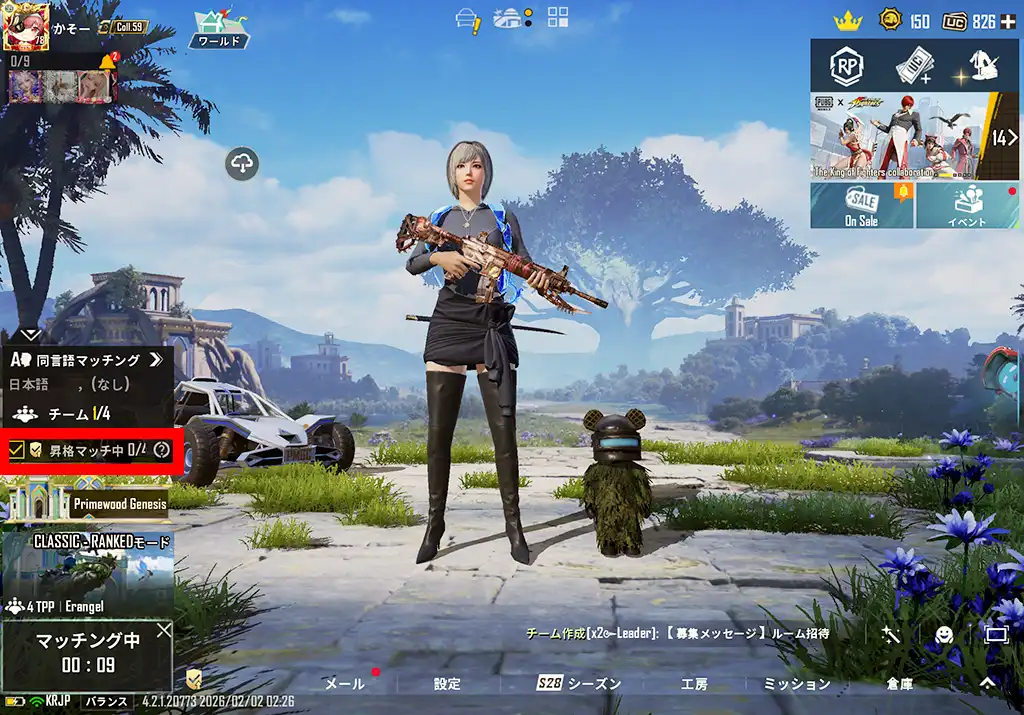Image resolution: width=1024 pixels, height=715 pixels.
Task: Open the On Sale shop
Action: point(862,204)
